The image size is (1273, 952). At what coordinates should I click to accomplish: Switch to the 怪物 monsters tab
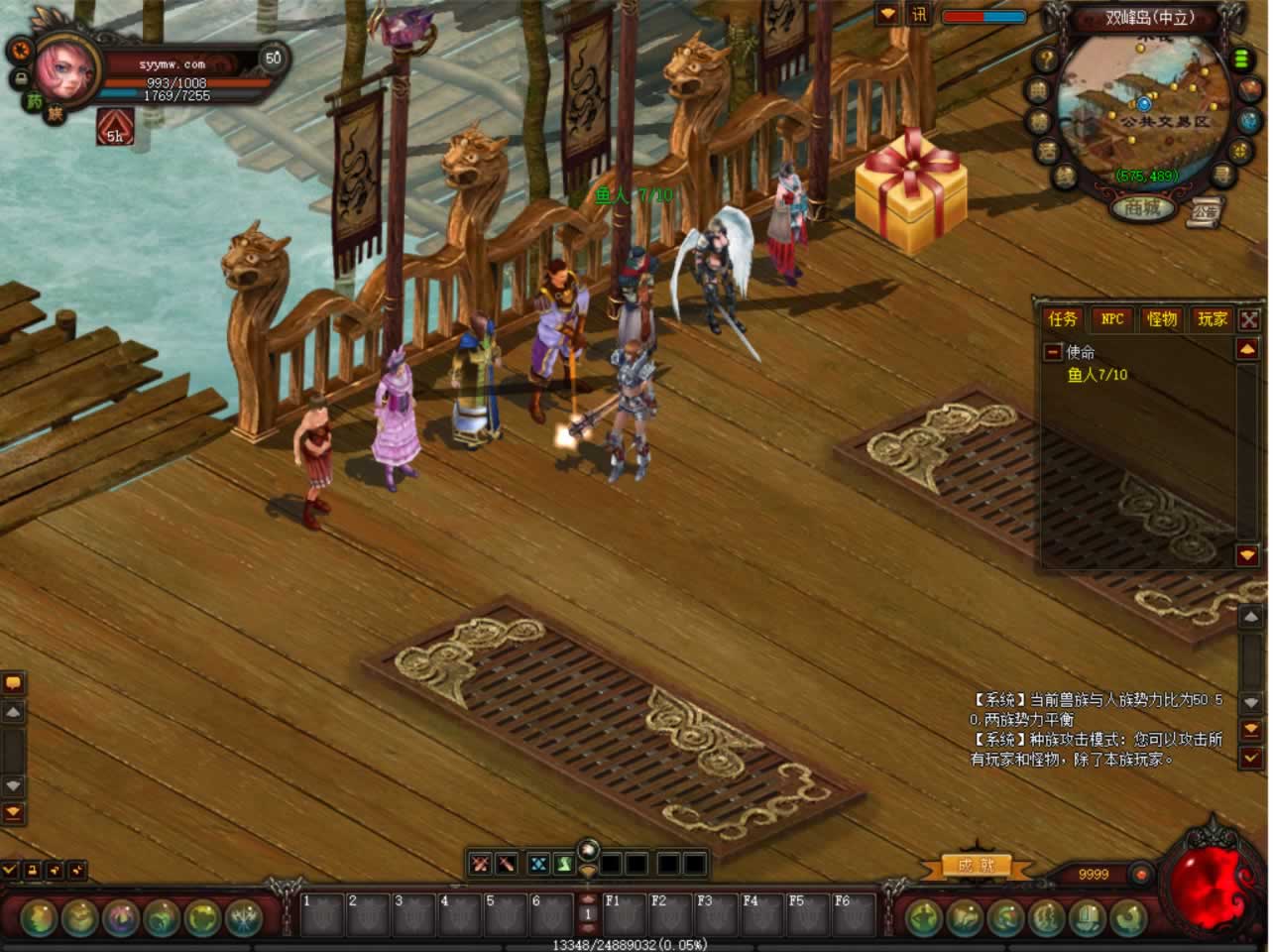tap(1162, 318)
